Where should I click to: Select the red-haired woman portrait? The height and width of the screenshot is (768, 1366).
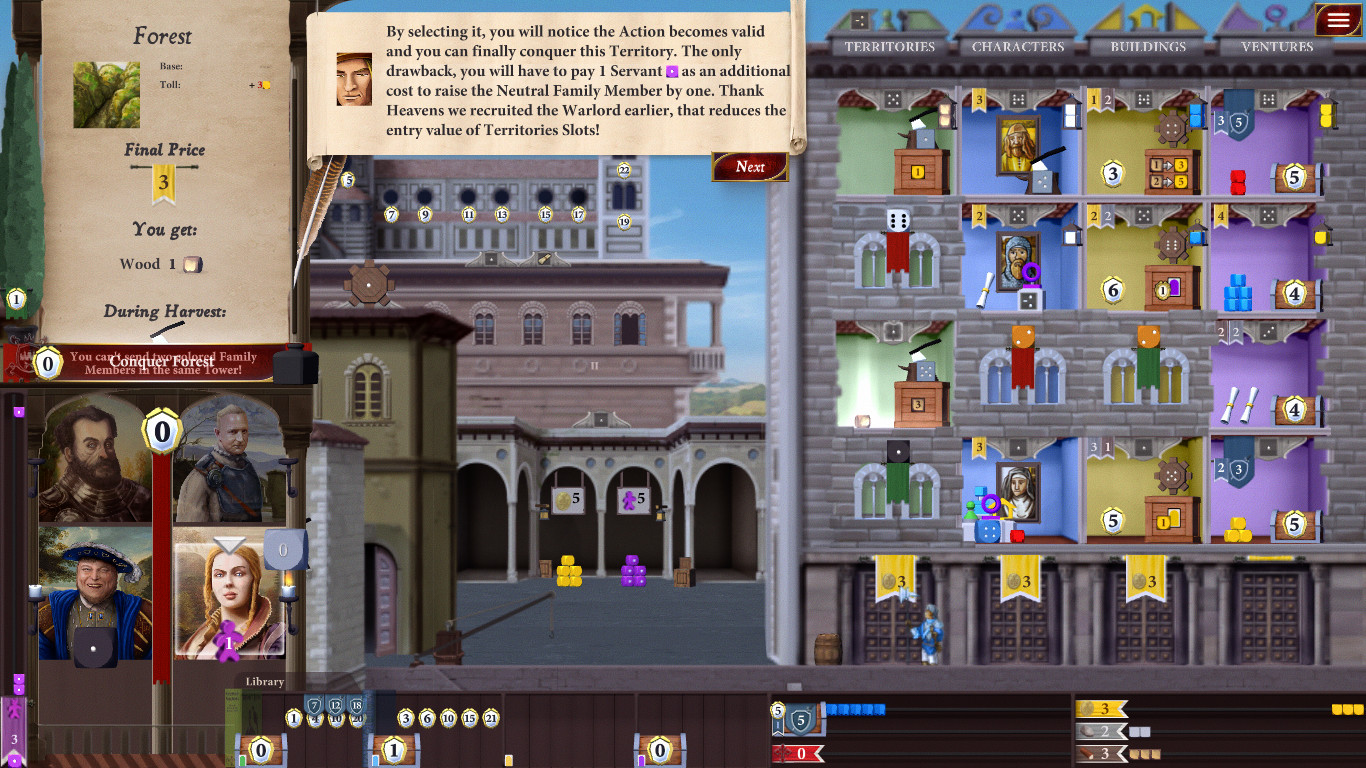[229, 593]
